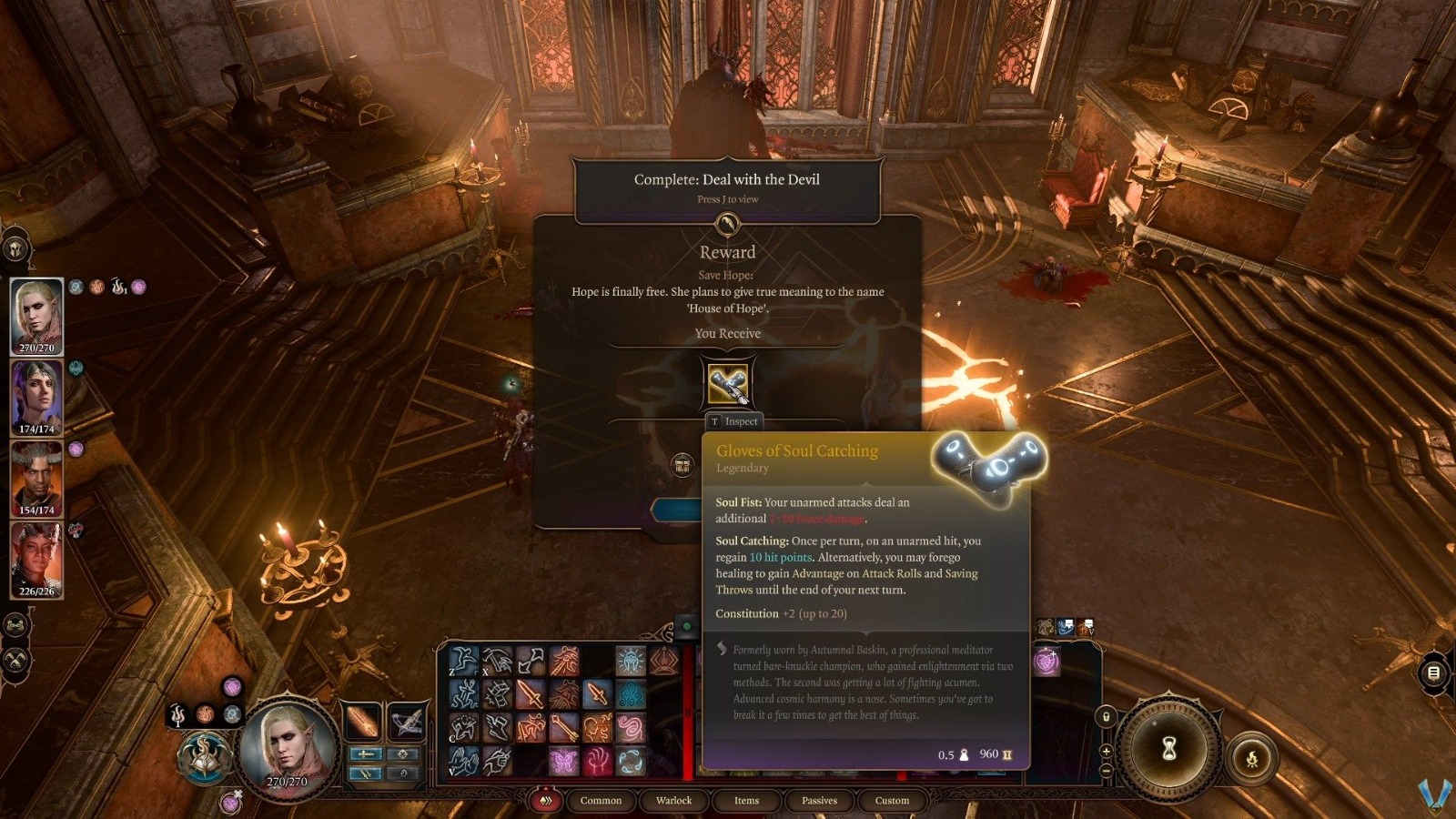This screenshot has width=1456, height=819.
Task: Click the hourglass end turn button
Action: coord(1169,749)
